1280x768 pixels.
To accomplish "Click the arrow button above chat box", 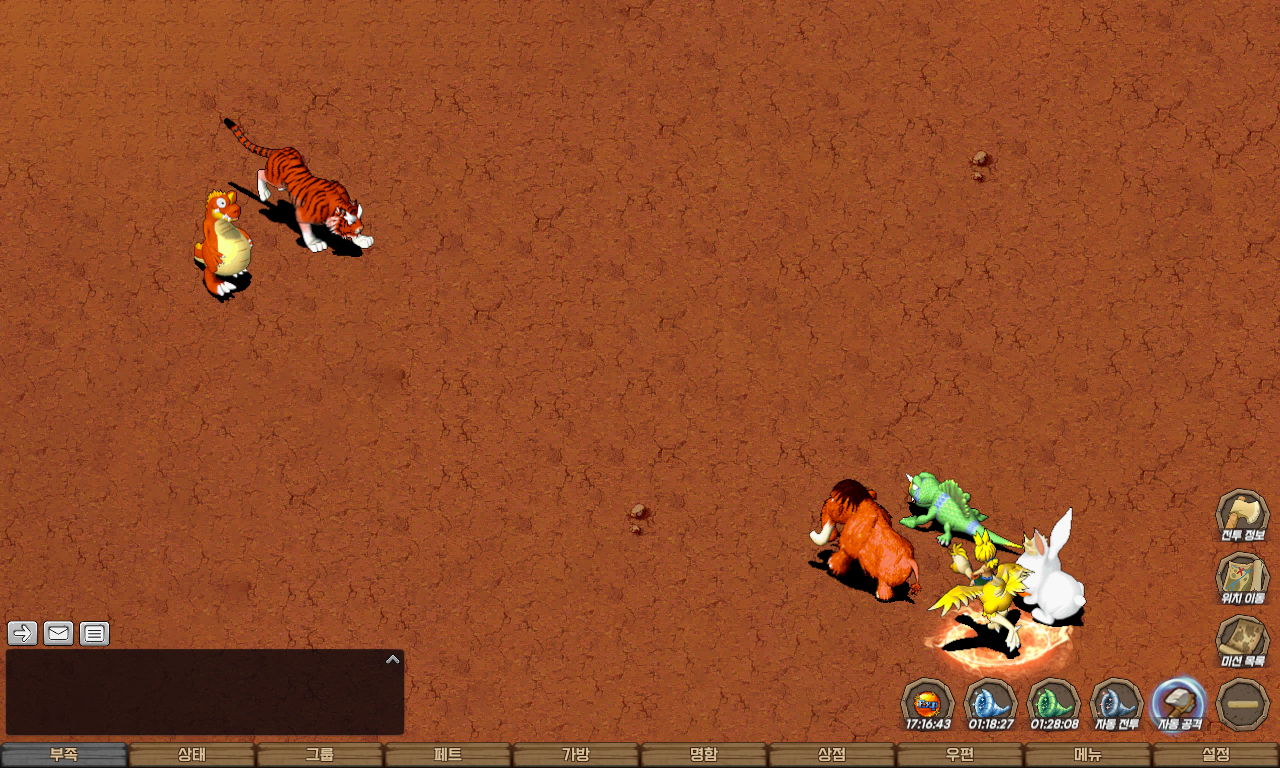I will [23, 633].
